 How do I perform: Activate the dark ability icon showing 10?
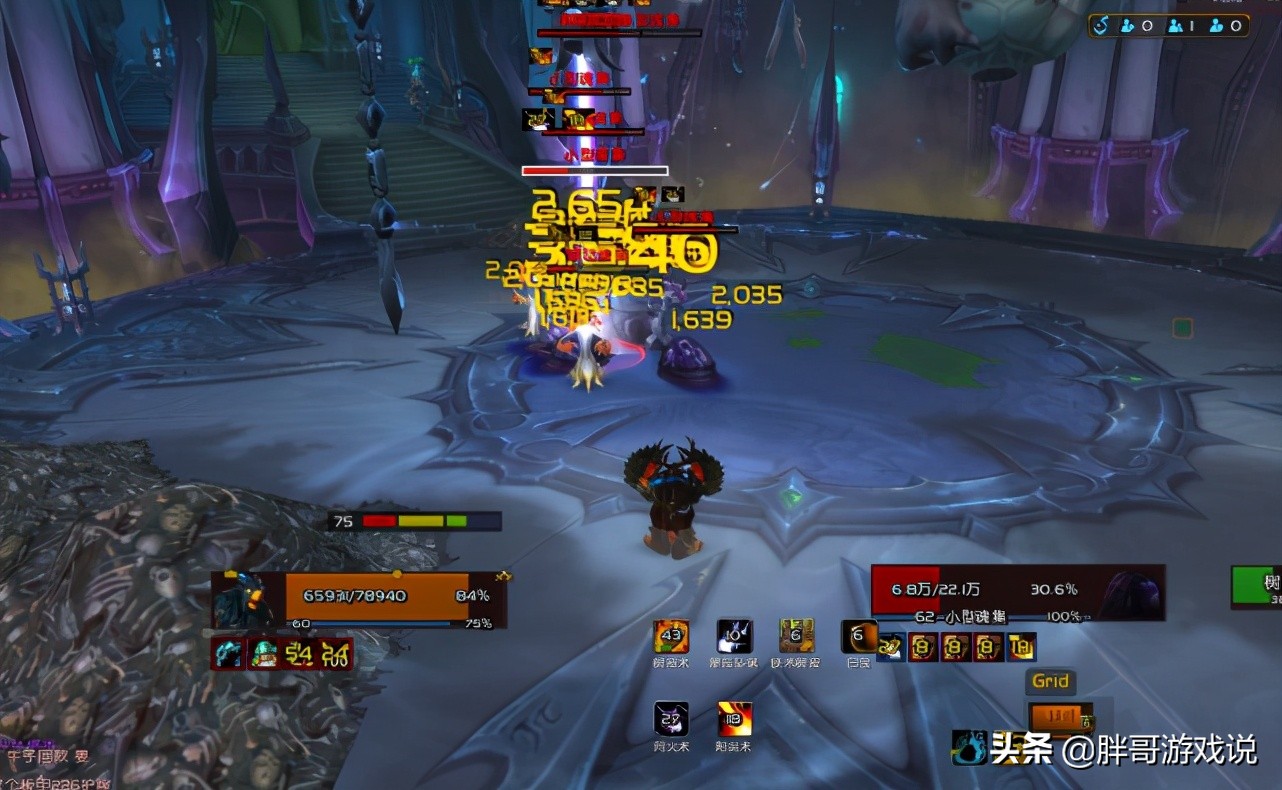click(734, 636)
